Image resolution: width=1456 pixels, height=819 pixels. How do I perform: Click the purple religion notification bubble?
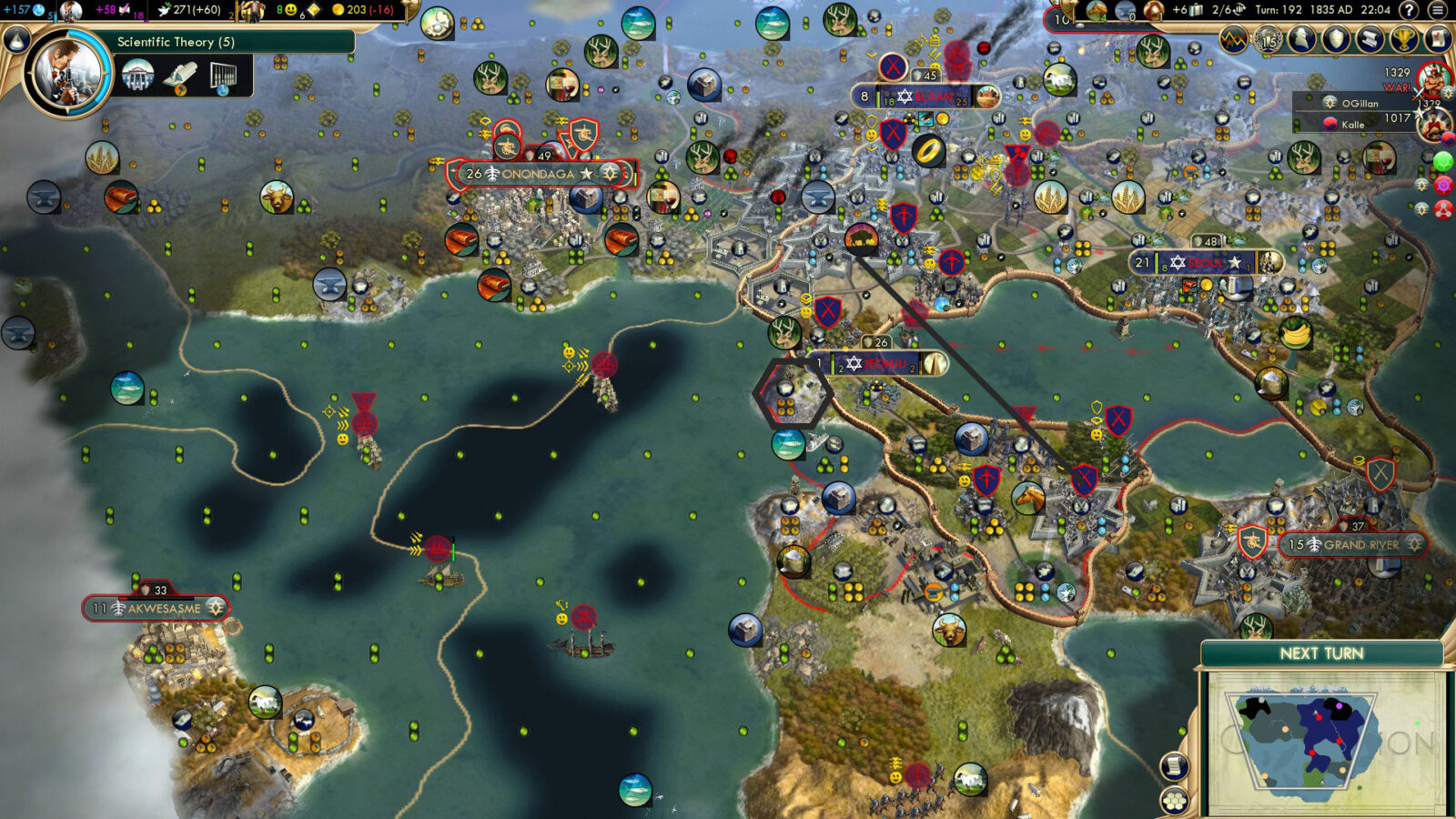pos(1442,187)
